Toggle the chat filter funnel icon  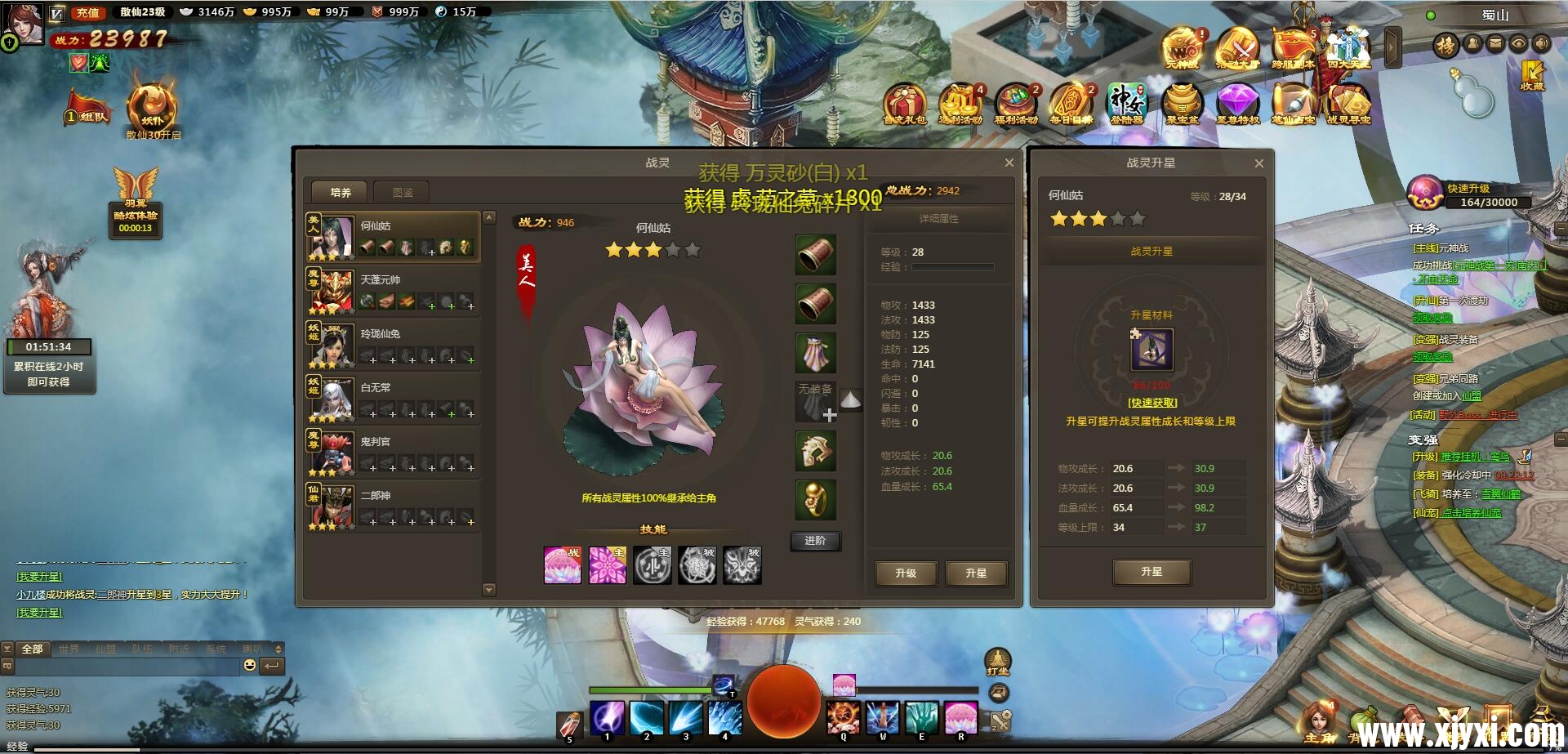7,648
